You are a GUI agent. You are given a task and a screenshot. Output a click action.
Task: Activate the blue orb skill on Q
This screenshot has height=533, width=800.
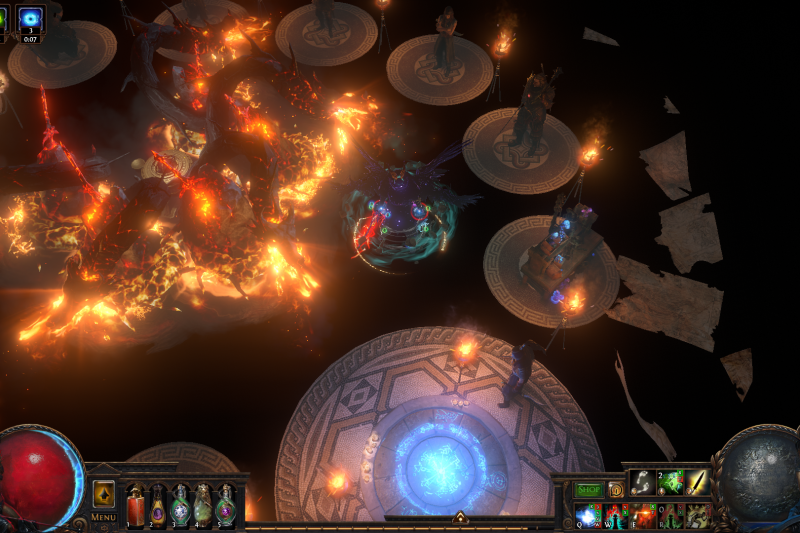[x=588, y=515]
